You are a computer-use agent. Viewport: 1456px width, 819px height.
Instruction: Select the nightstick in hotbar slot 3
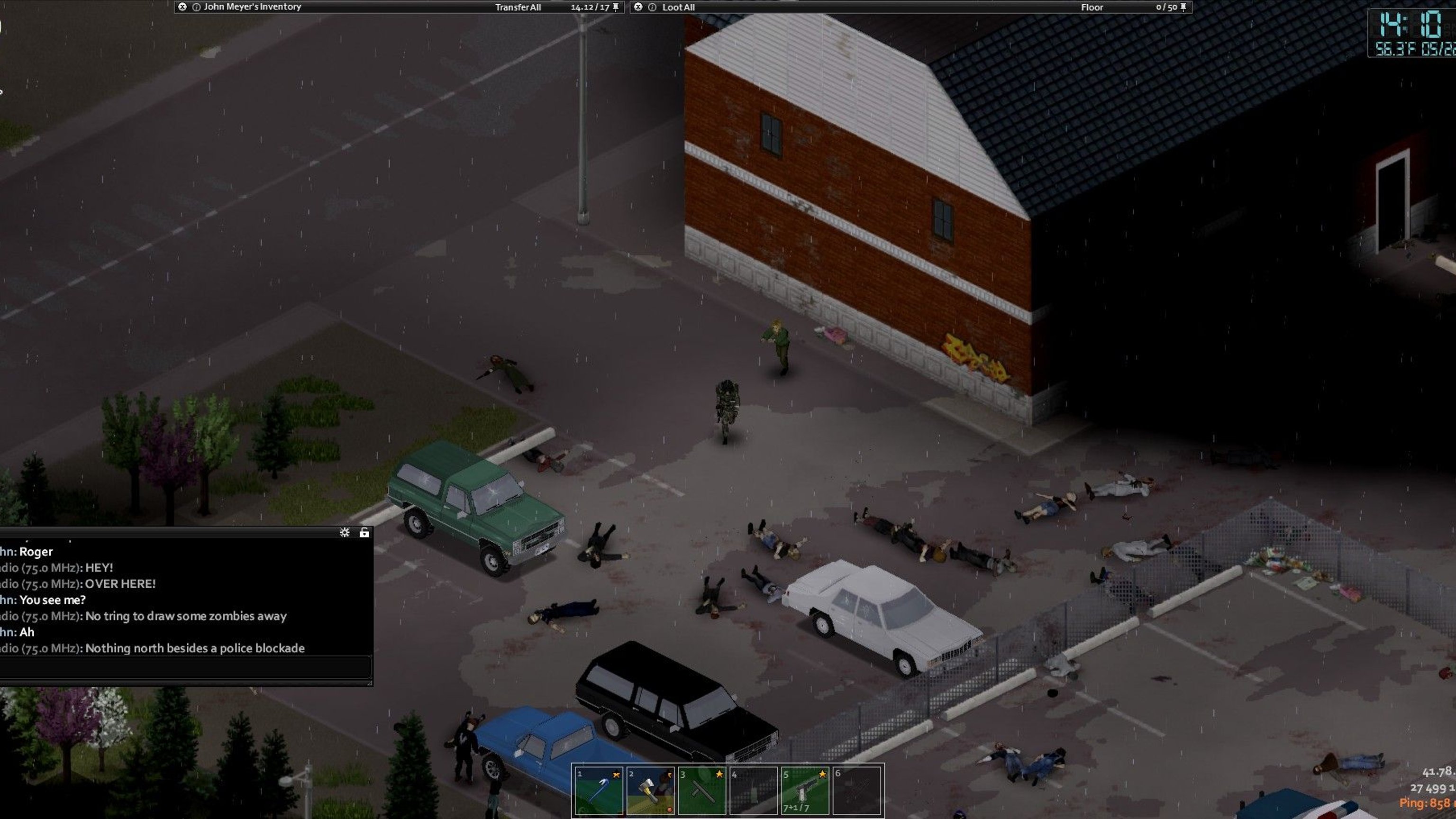[x=701, y=791]
